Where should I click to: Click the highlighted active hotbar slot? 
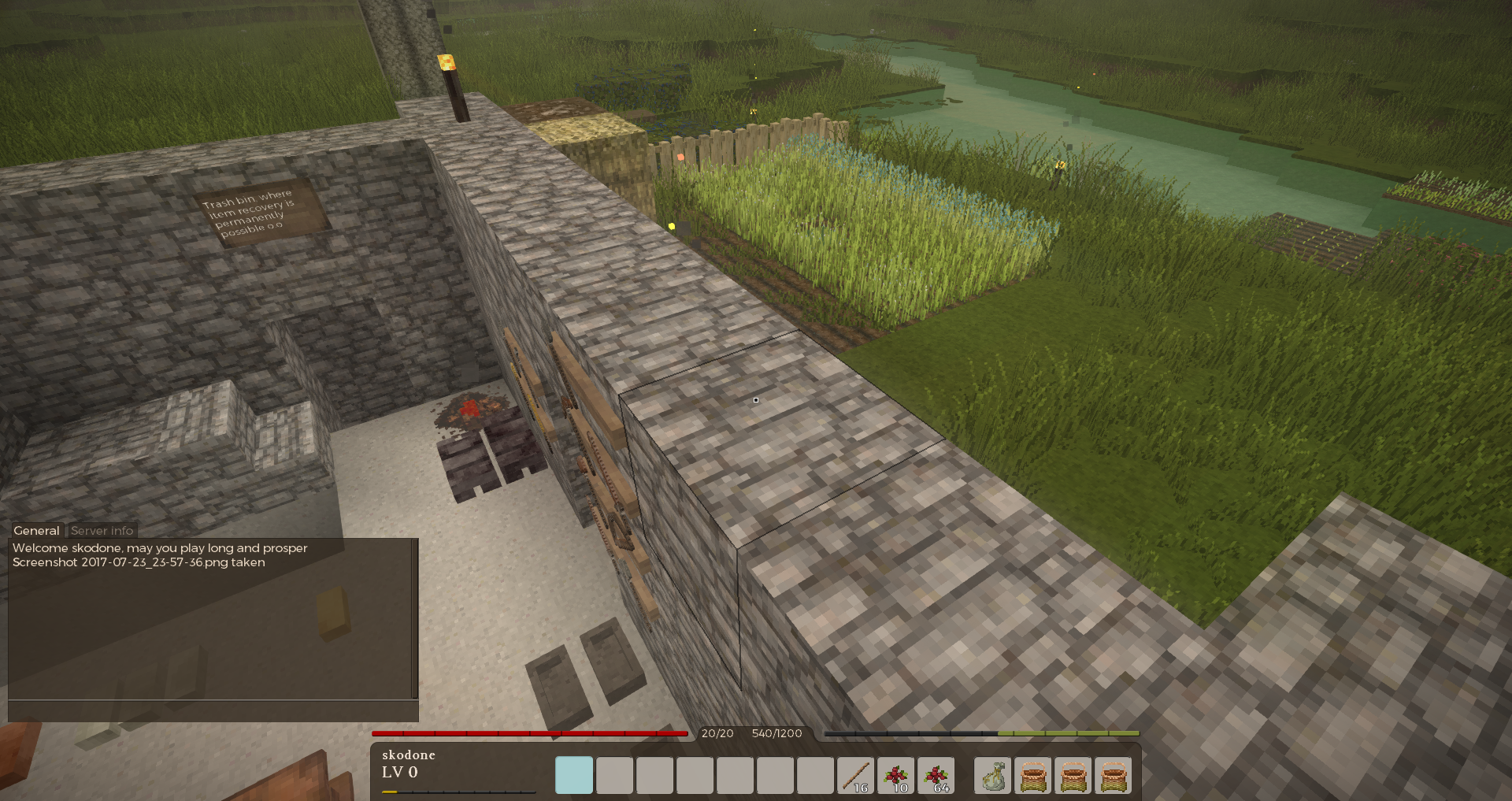tap(574, 776)
